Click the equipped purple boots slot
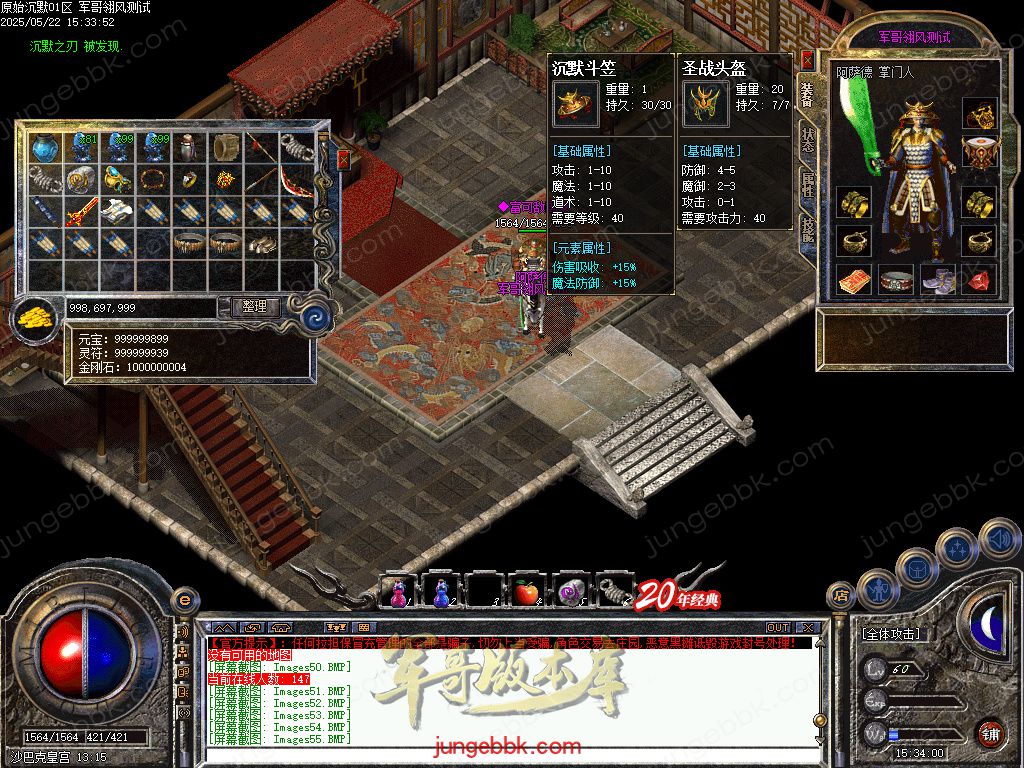The width and height of the screenshot is (1024, 768). [938, 280]
